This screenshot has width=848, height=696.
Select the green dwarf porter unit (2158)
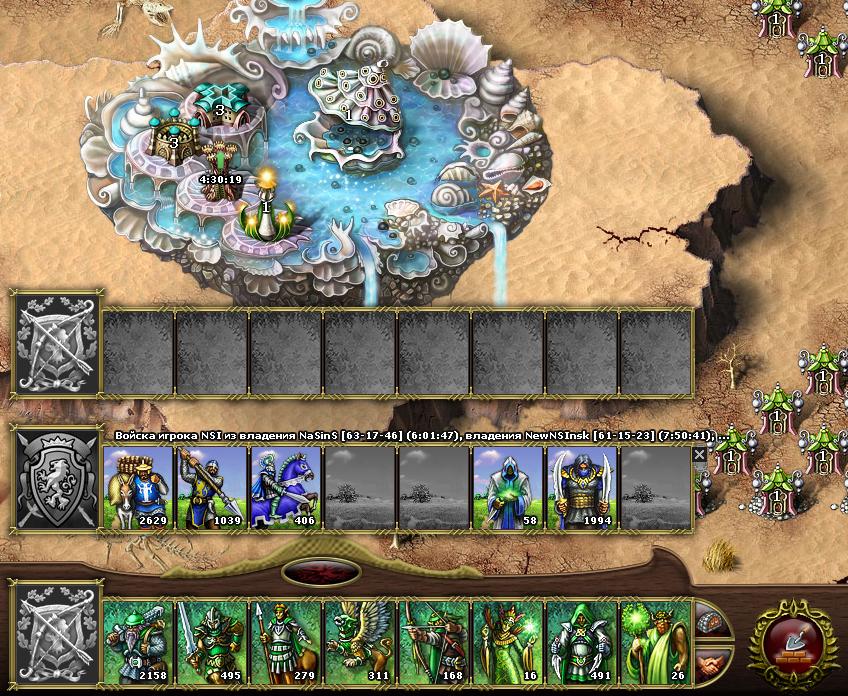point(139,641)
